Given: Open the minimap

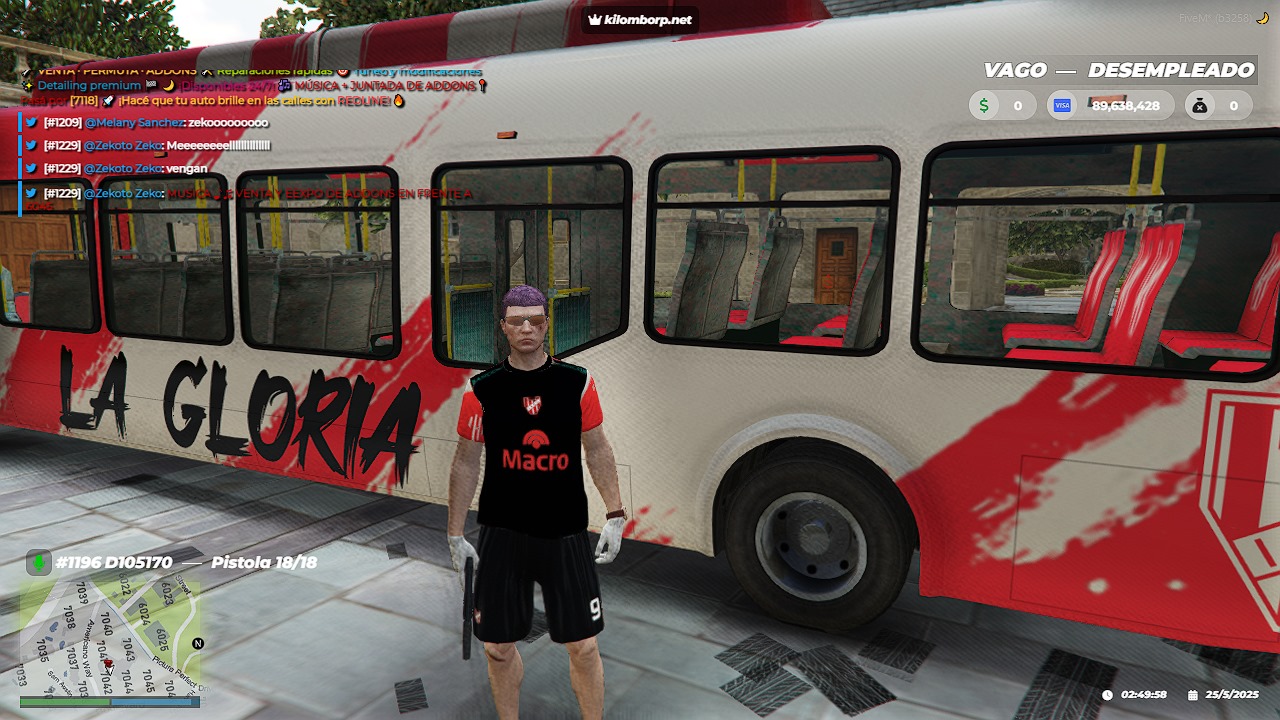Looking at the screenshot, I should point(110,637).
